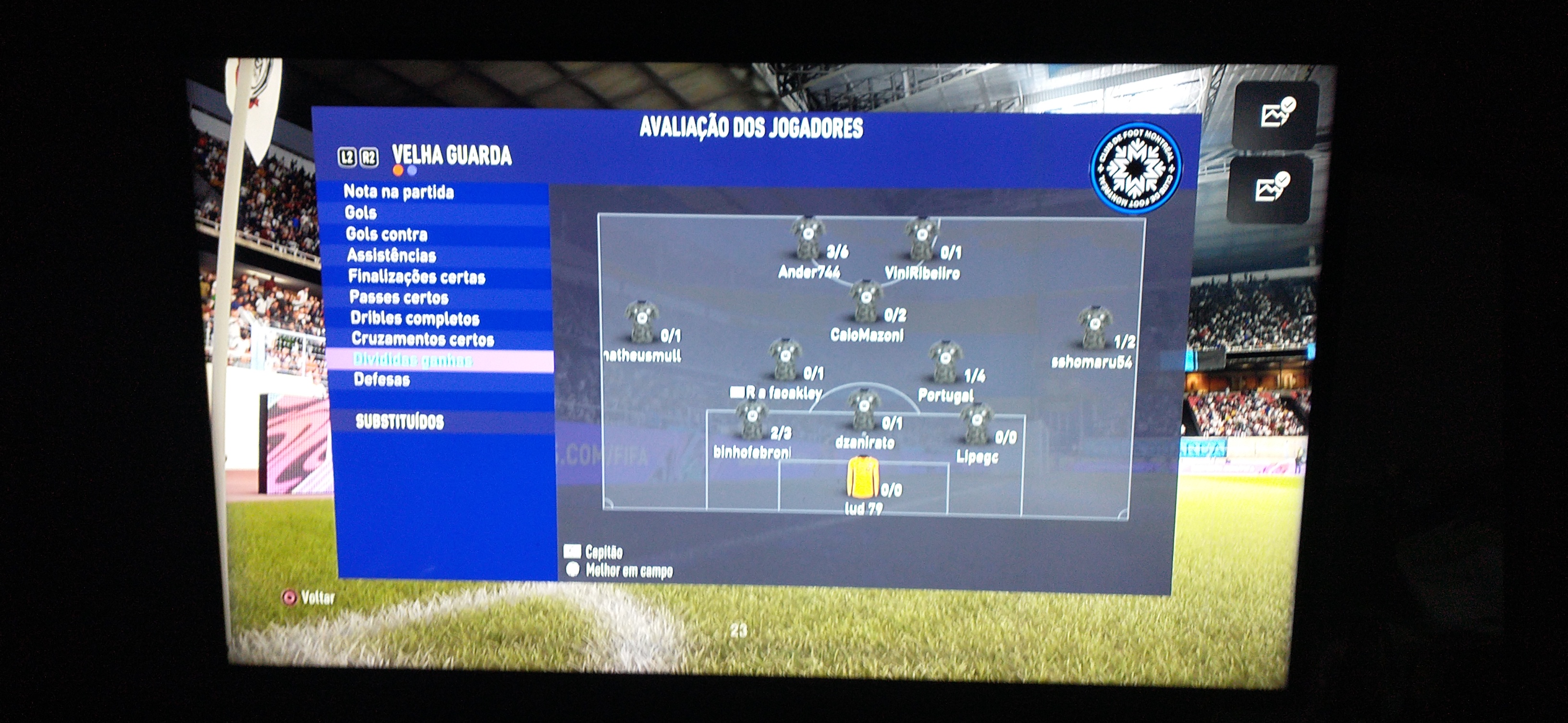
Task: Choose defender binhofebroni
Action: click(x=752, y=421)
